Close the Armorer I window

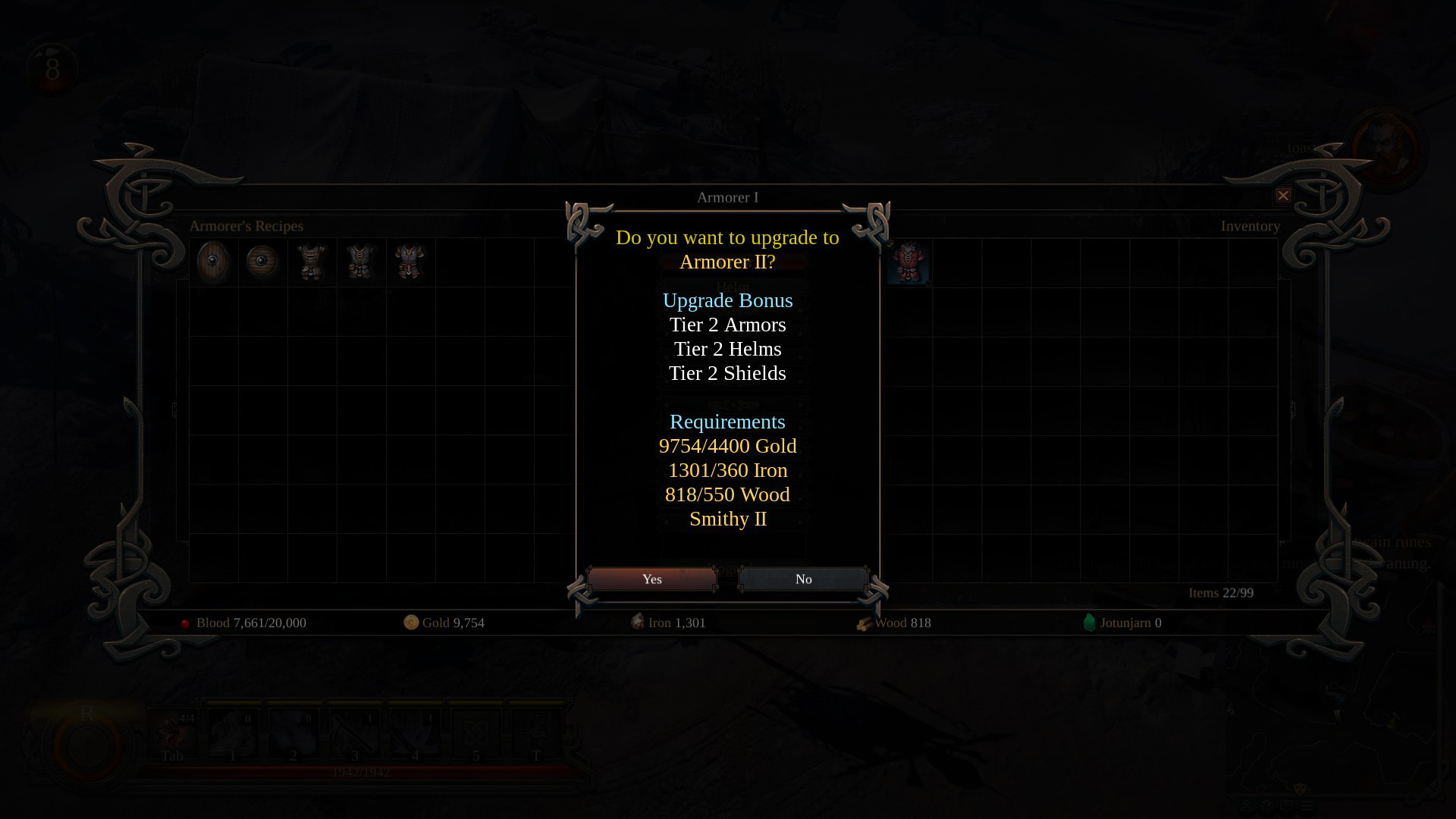(1282, 196)
